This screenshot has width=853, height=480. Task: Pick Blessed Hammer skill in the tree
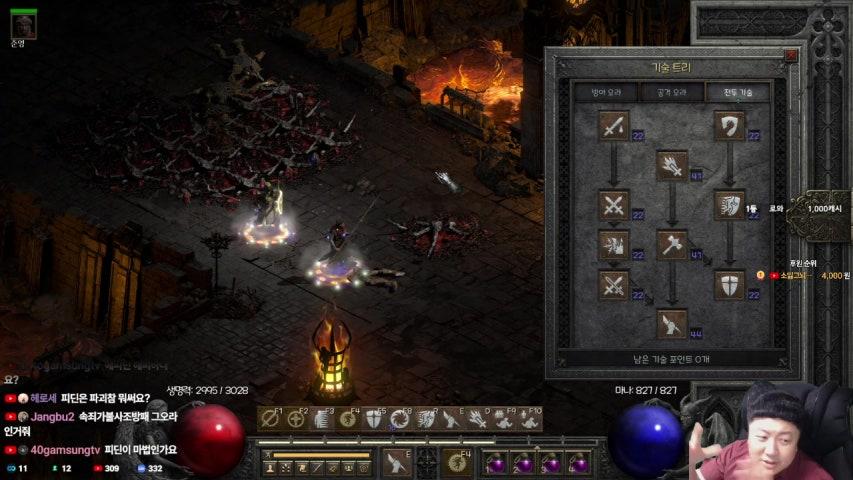click(x=672, y=245)
